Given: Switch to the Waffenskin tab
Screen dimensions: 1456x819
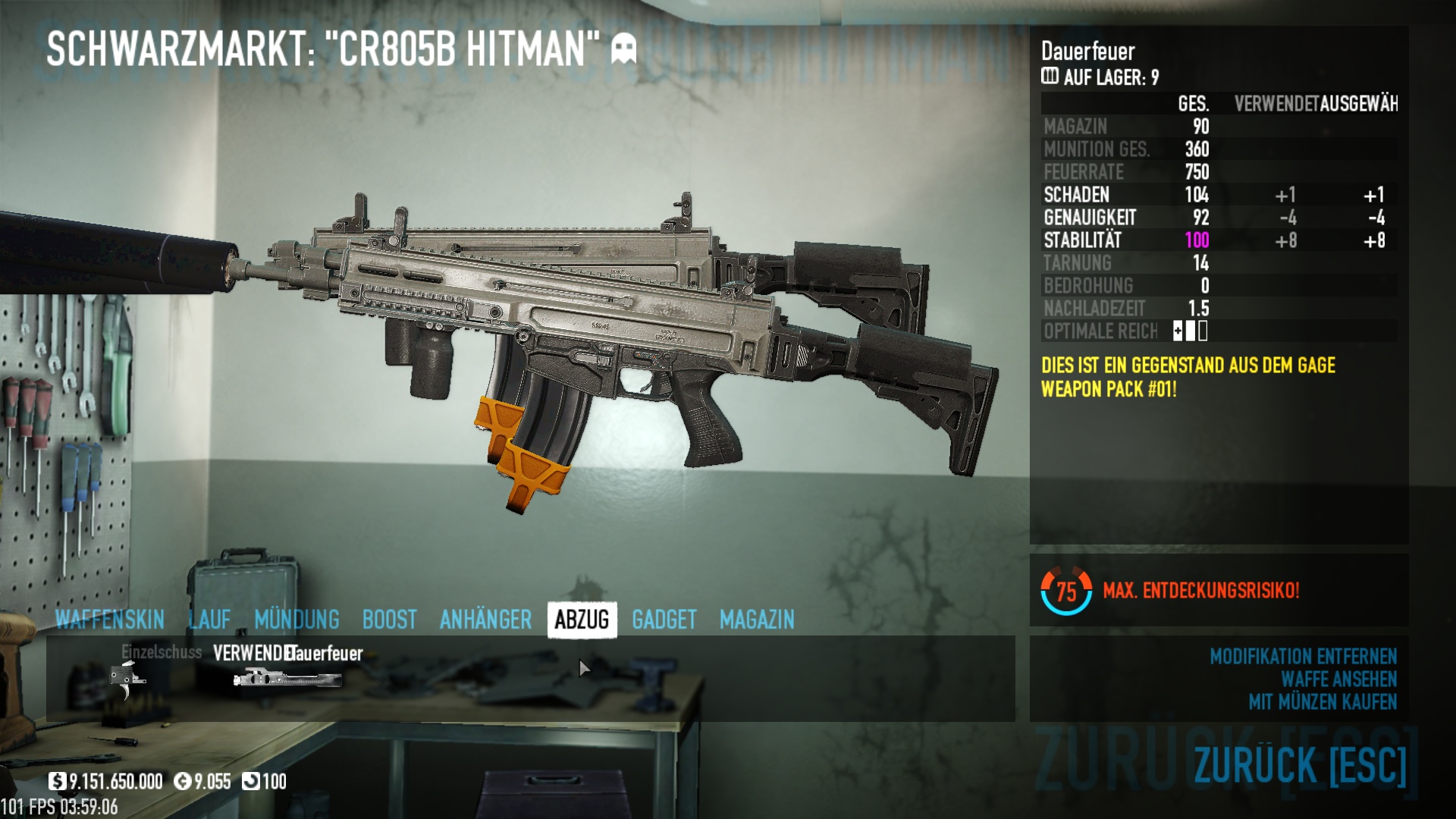Looking at the screenshot, I should point(109,620).
